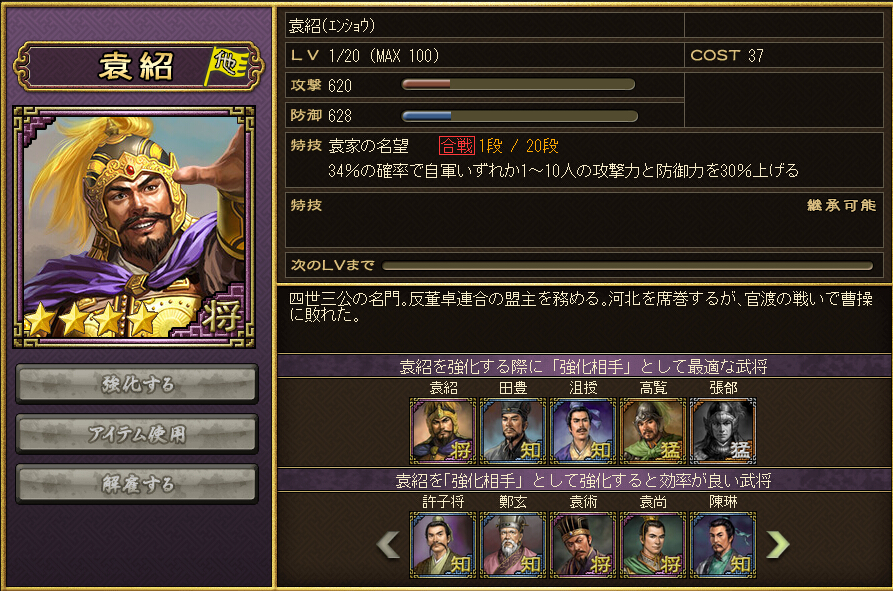Select the 田豊 general portrait
This screenshot has height=591, width=893.
tap(513, 431)
